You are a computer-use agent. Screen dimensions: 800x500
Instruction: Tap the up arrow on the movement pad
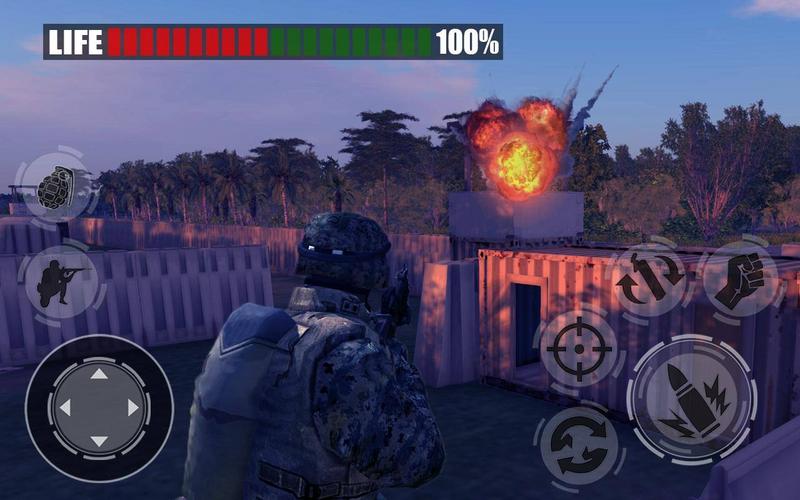point(98,374)
